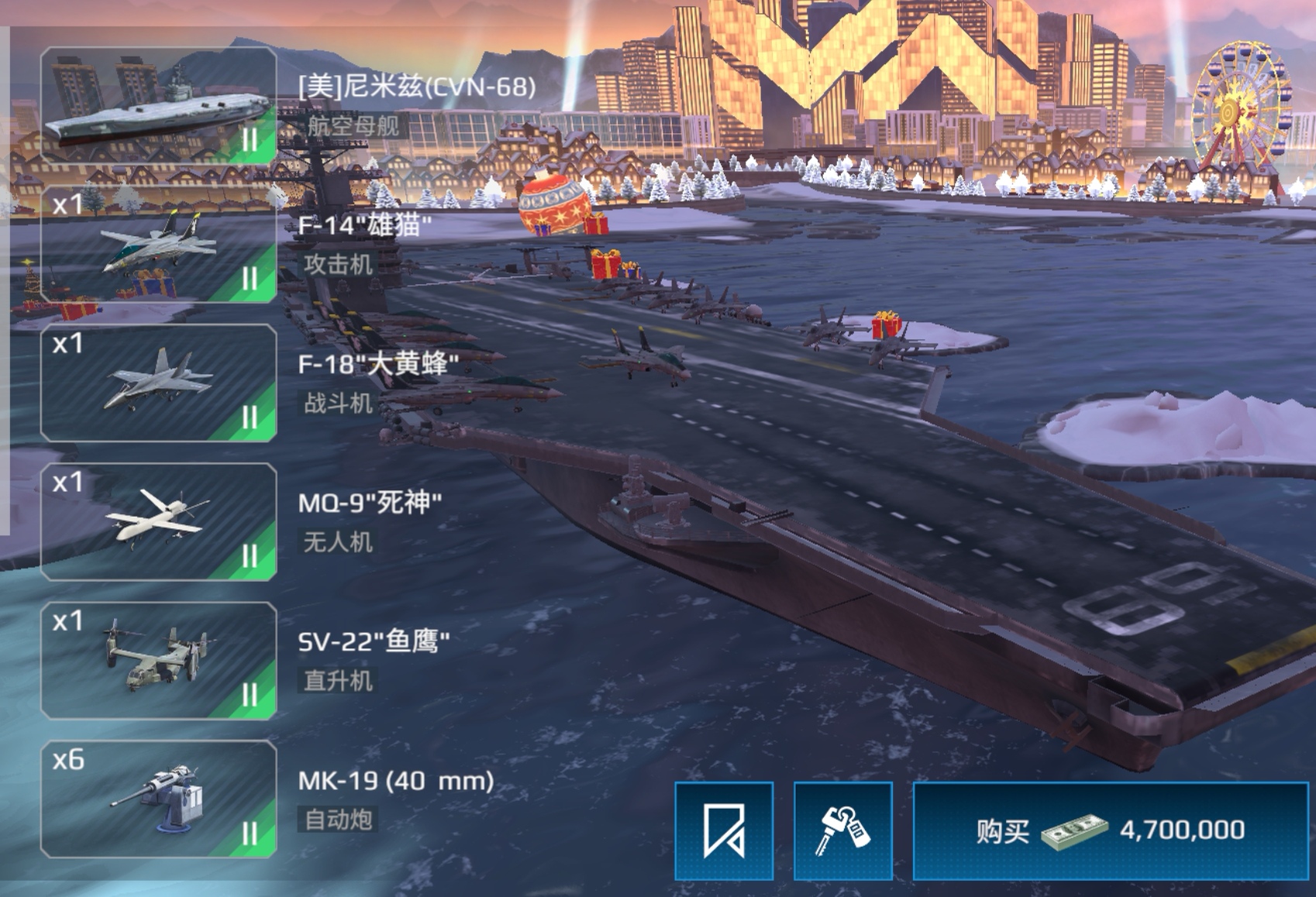Click the money bill icon in purchase bar
Viewport: 1316px width, 897px height.
(1073, 829)
